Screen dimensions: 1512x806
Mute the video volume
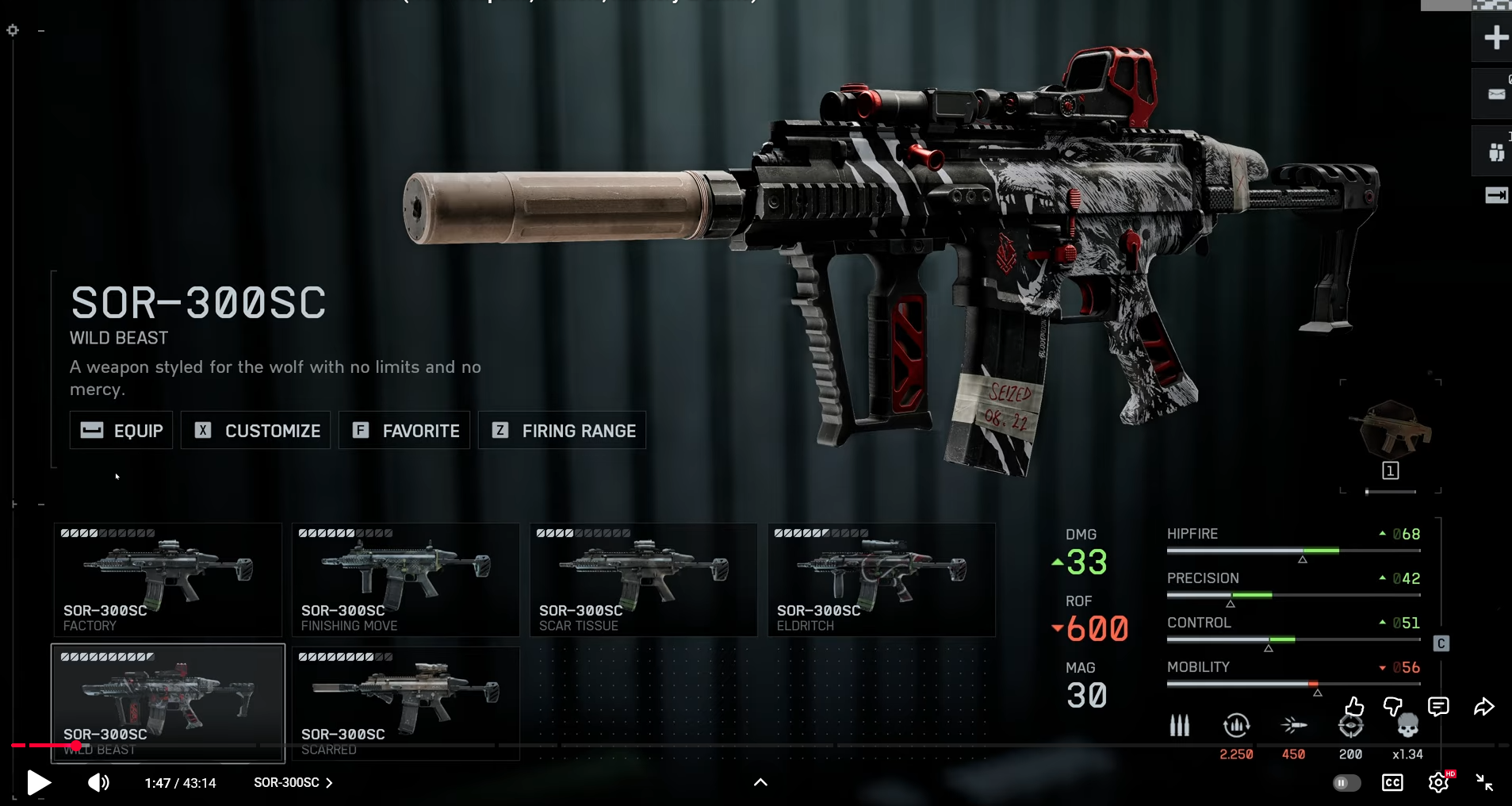coord(98,783)
